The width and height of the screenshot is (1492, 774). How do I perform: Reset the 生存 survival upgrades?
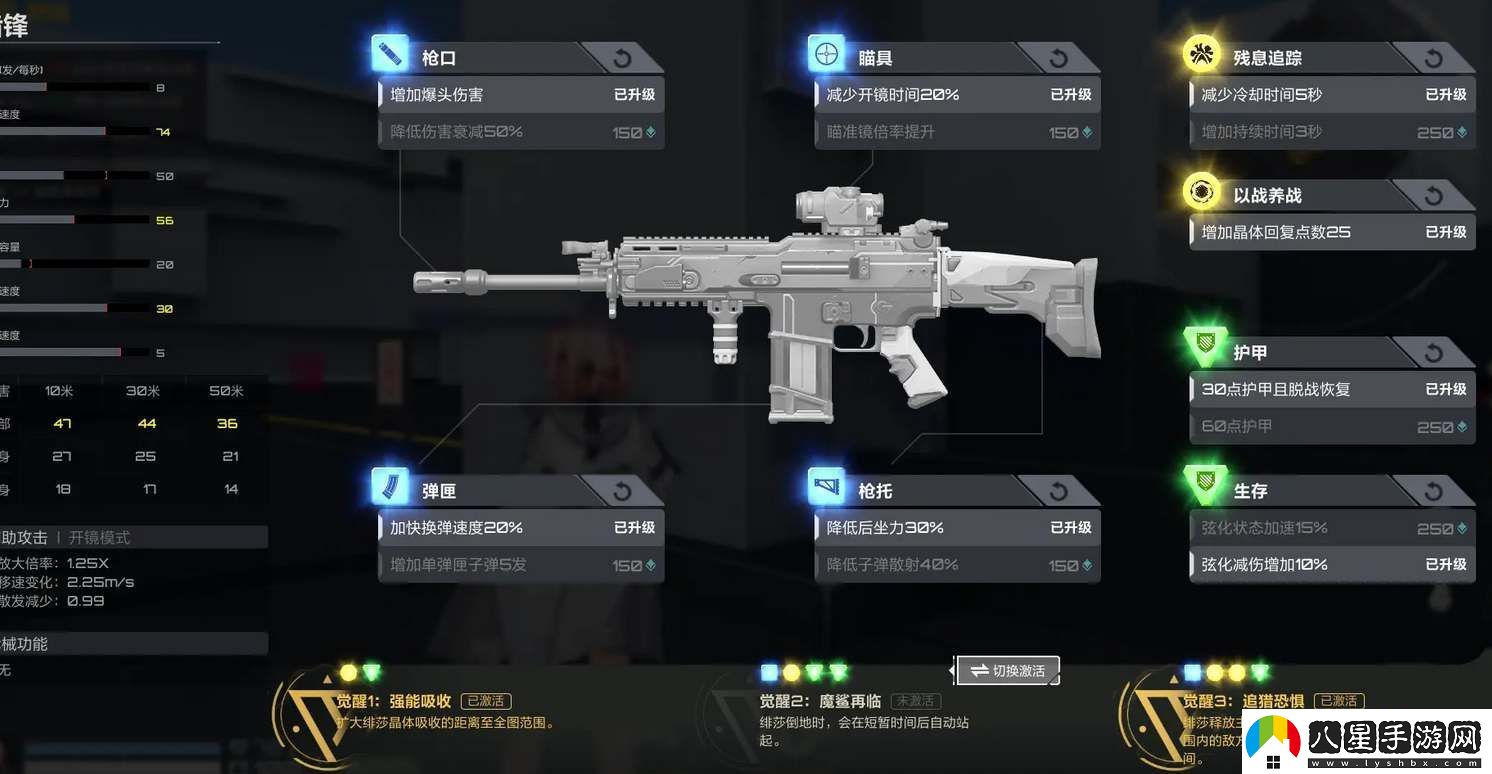tap(1433, 491)
